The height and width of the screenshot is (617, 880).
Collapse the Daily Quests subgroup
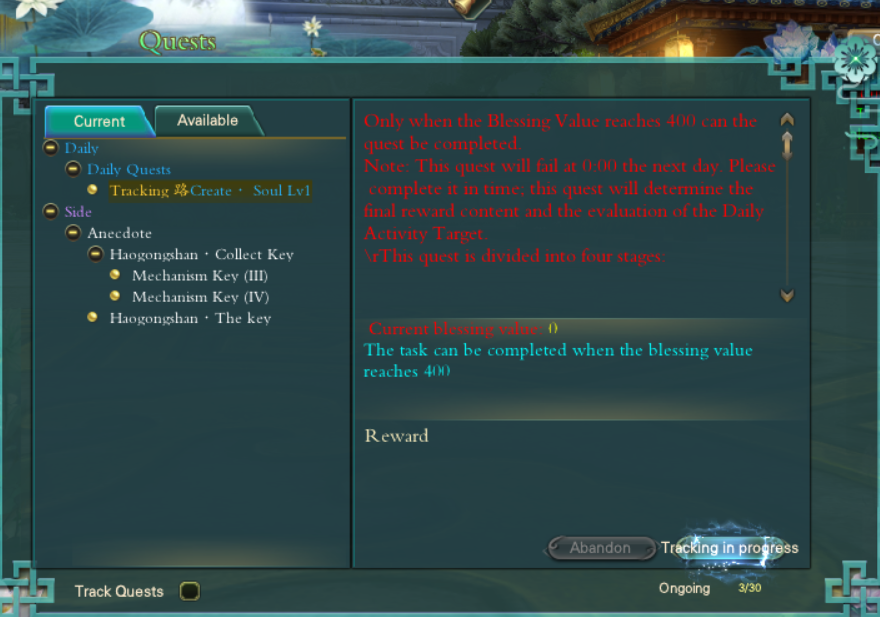tap(72, 169)
